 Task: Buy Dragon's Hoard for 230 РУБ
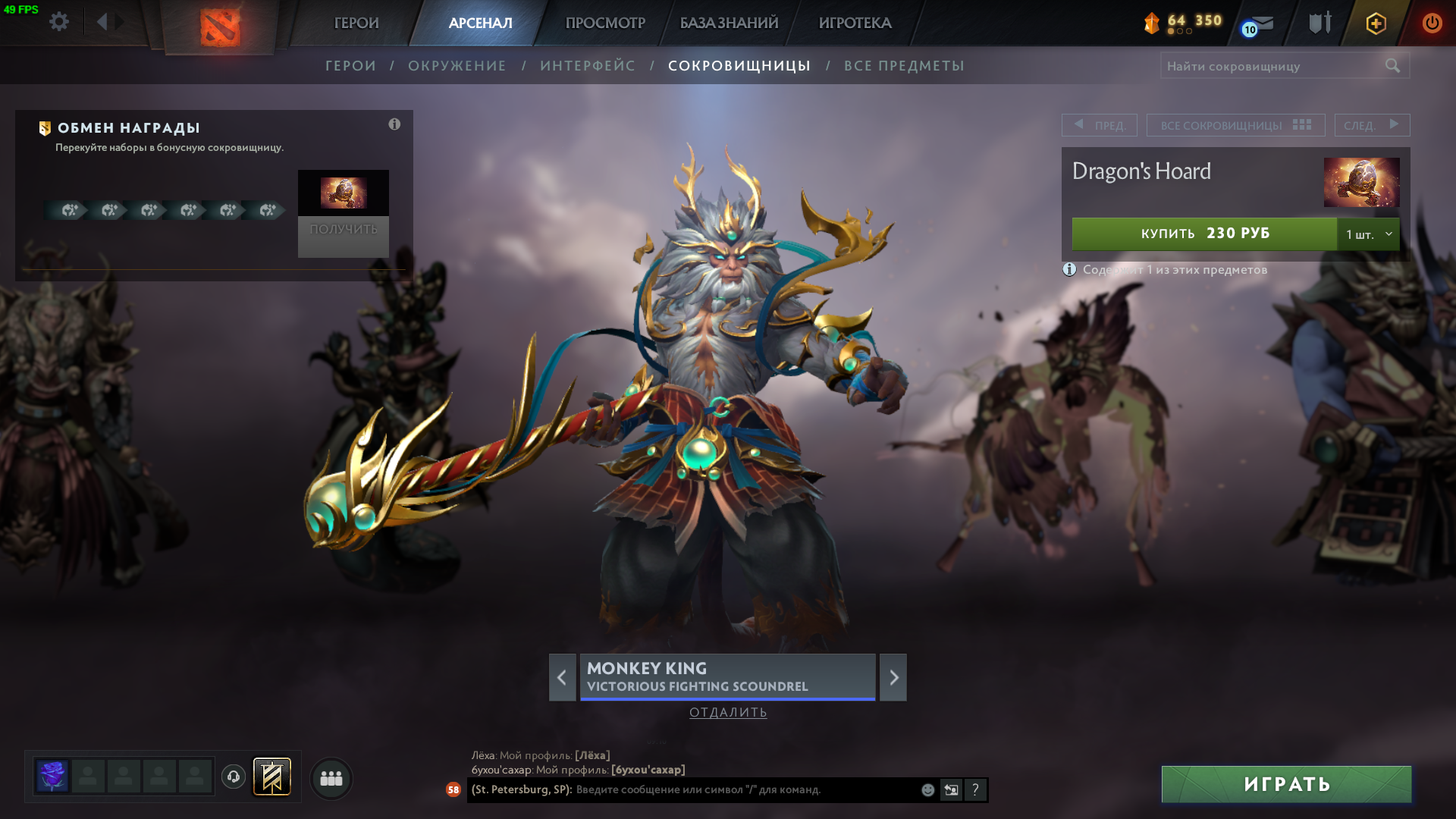click(1204, 234)
